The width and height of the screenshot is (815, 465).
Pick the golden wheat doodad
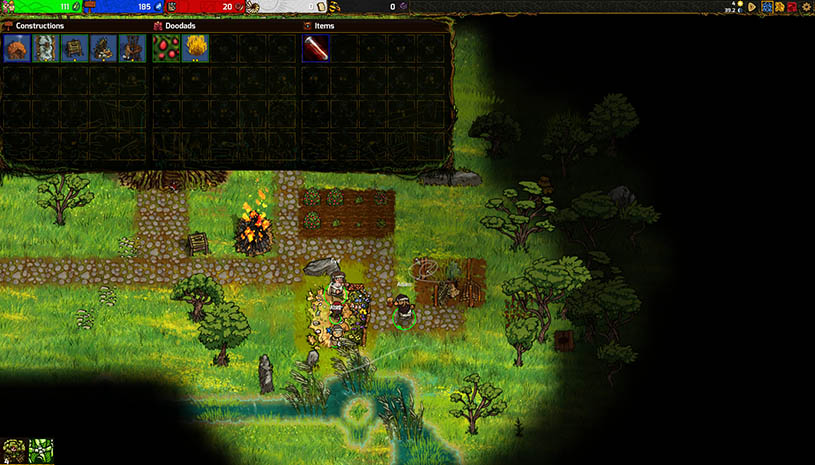point(196,48)
